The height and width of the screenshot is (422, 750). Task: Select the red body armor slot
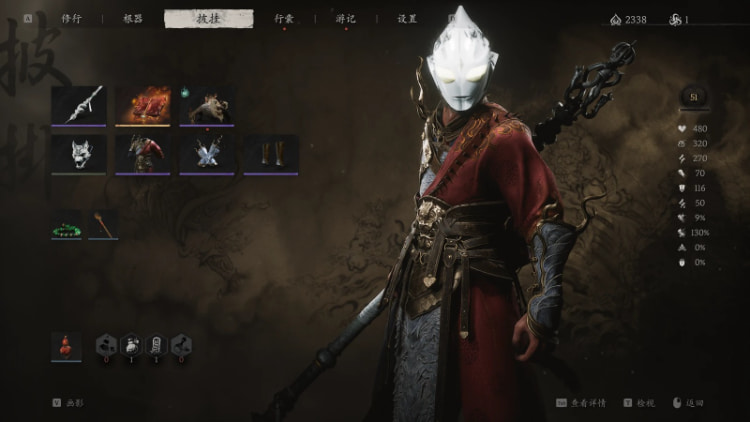click(x=143, y=153)
